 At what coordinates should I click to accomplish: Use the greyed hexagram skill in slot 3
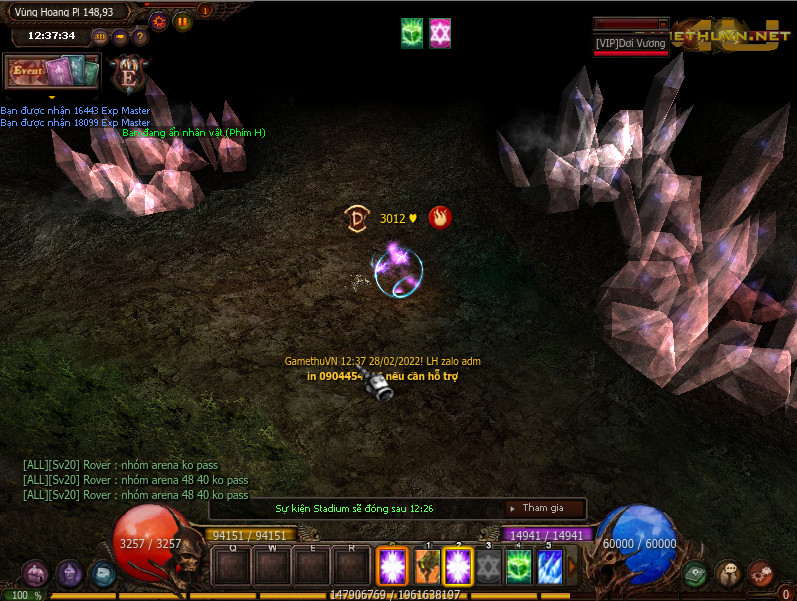coord(488,567)
